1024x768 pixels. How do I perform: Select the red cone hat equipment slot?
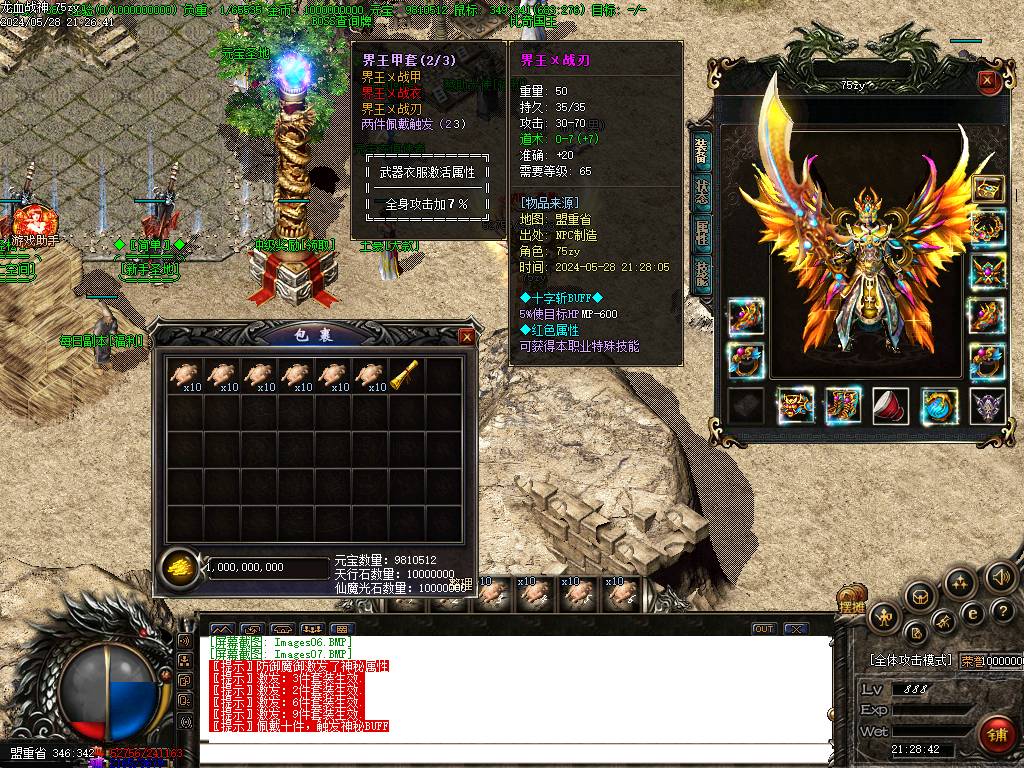tap(890, 406)
